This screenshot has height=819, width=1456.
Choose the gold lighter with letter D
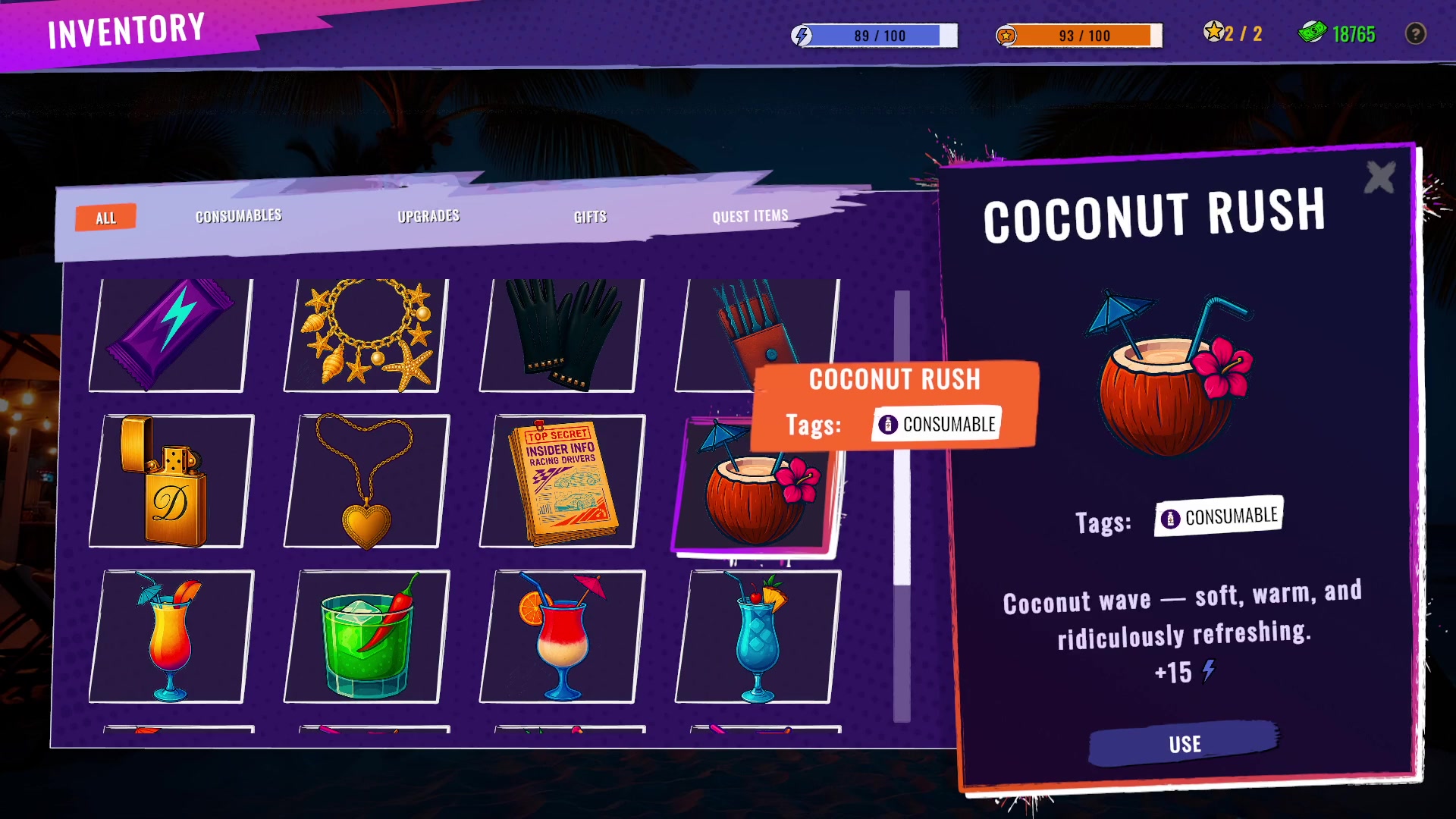tap(170, 482)
